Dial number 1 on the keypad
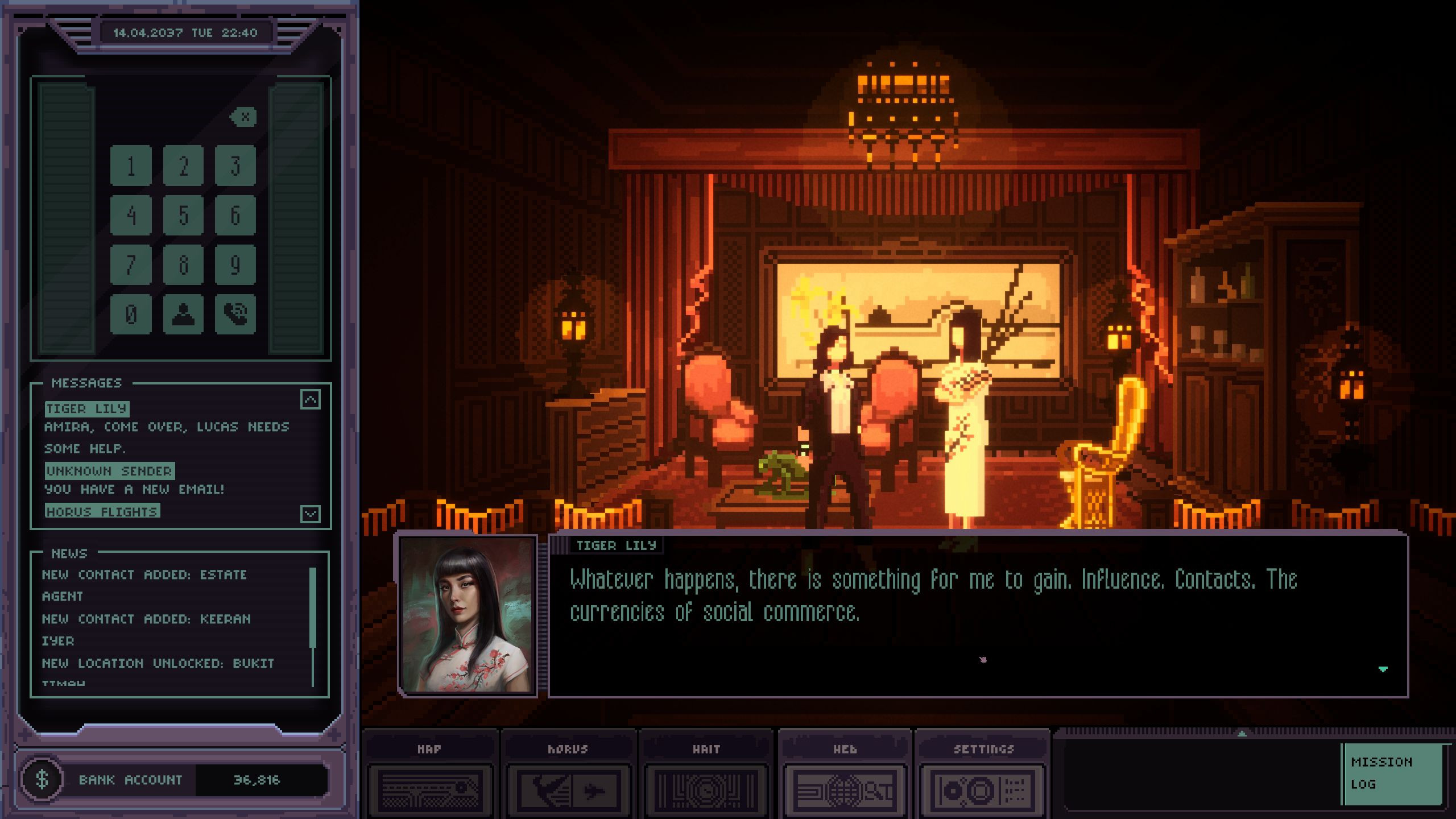The height and width of the screenshot is (819, 1456). click(131, 166)
